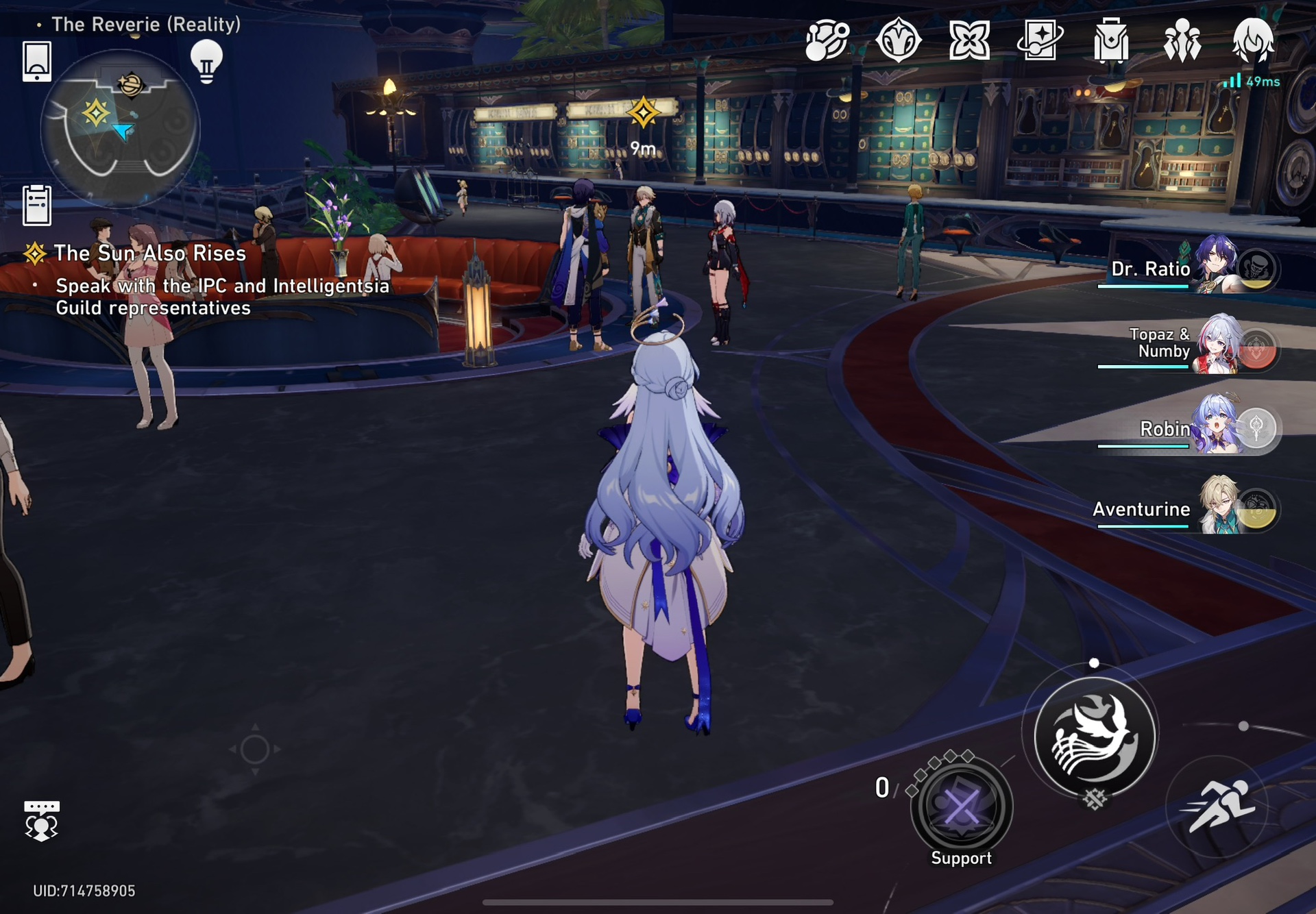Open the inventory backpack icon
The height and width of the screenshot is (914, 1316).
pos(1110,40)
